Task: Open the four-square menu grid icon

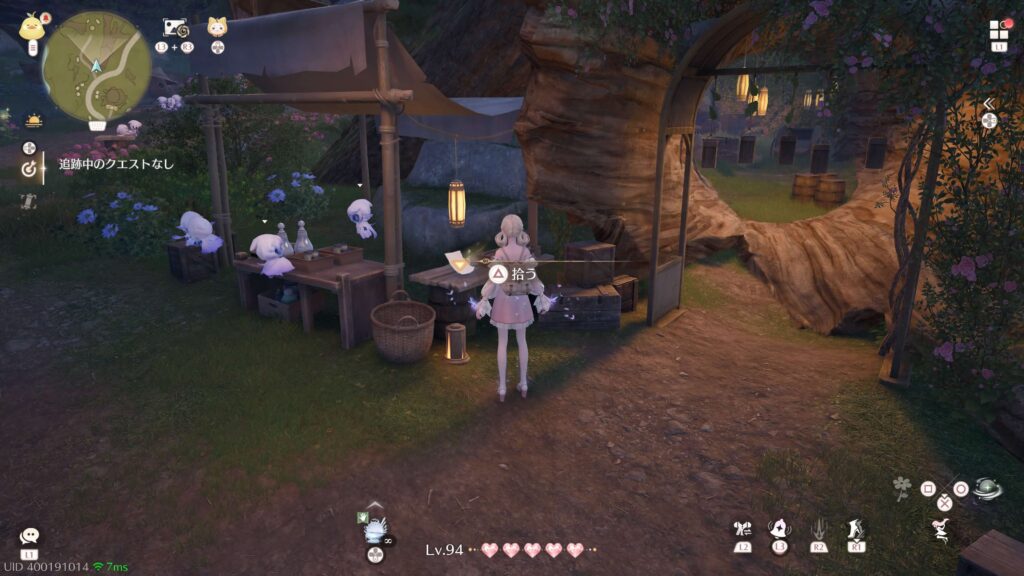Action: (999, 30)
